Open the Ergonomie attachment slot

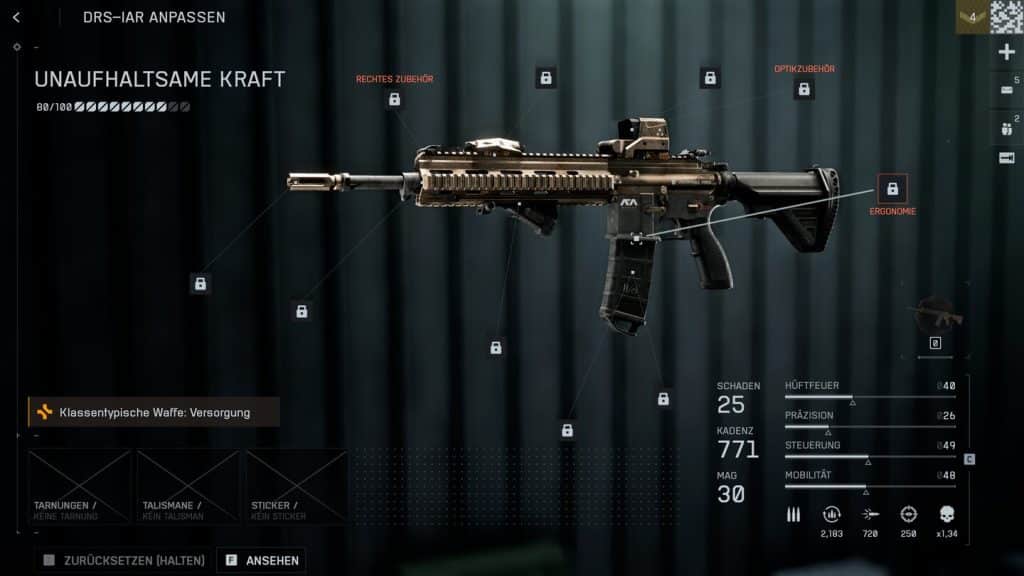tap(892, 188)
